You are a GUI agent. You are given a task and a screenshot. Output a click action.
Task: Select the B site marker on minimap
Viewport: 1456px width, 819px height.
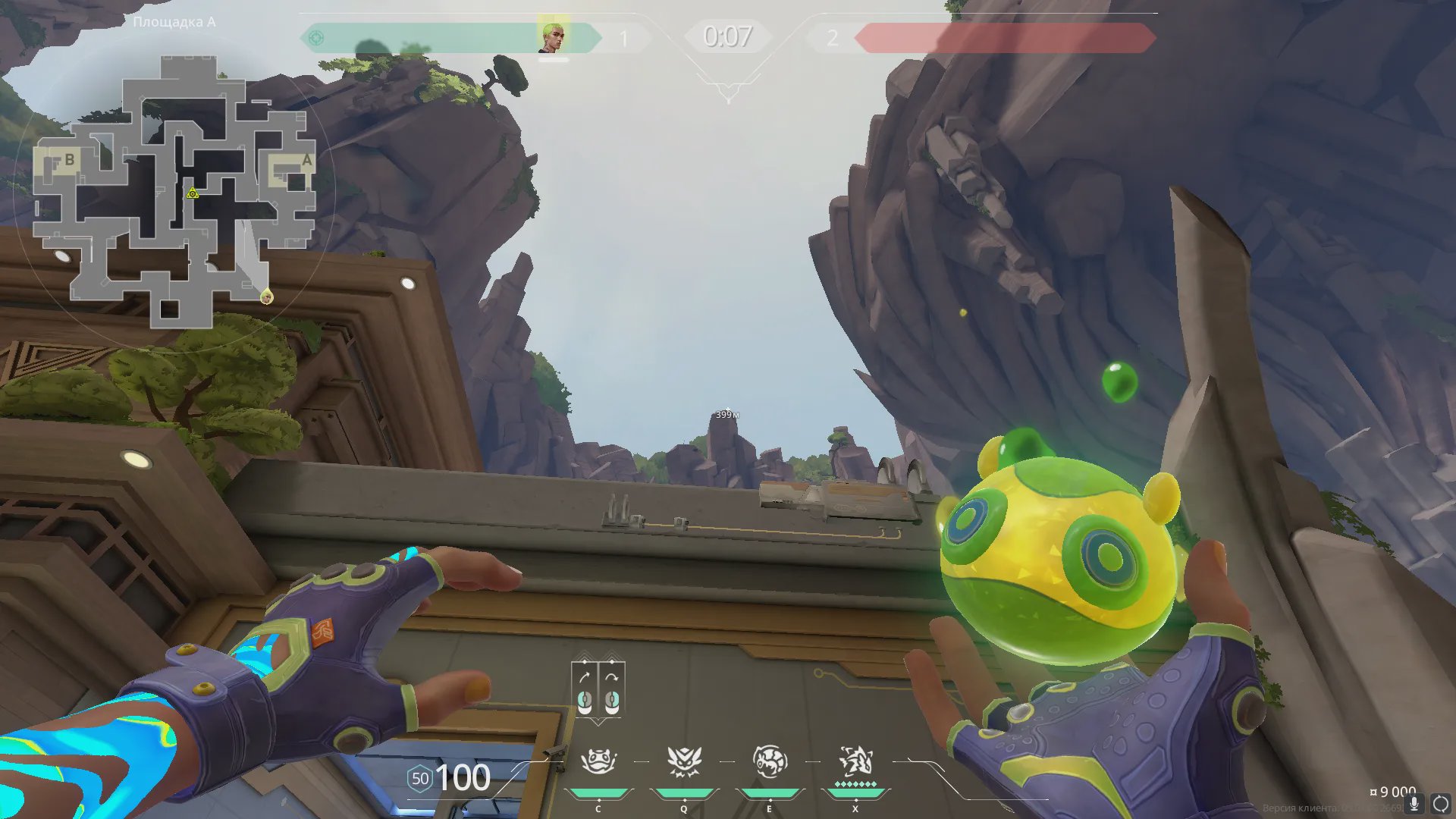click(x=69, y=160)
